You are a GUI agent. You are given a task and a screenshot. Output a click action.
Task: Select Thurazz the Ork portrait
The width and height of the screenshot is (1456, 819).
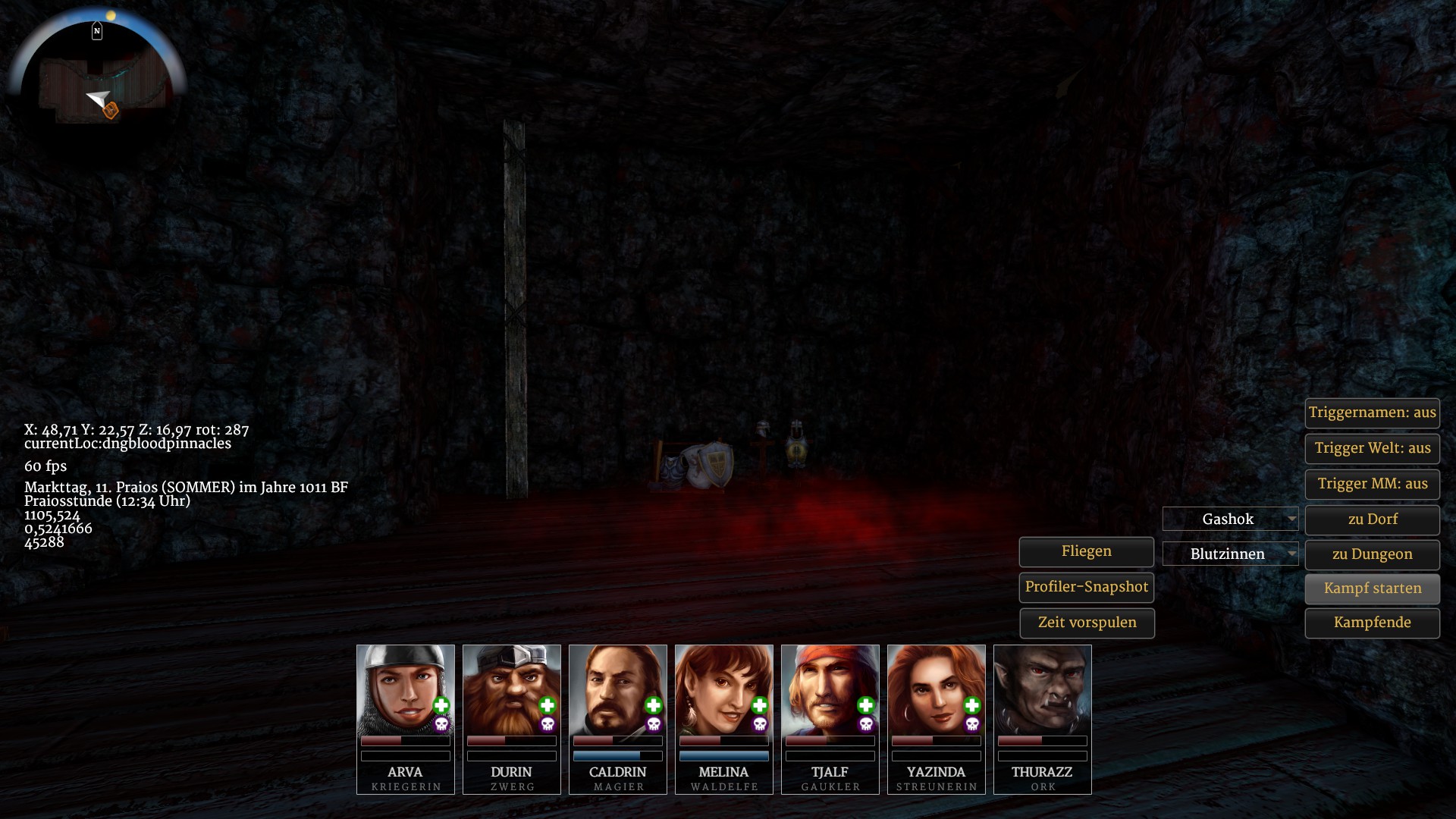click(1042, 690)
